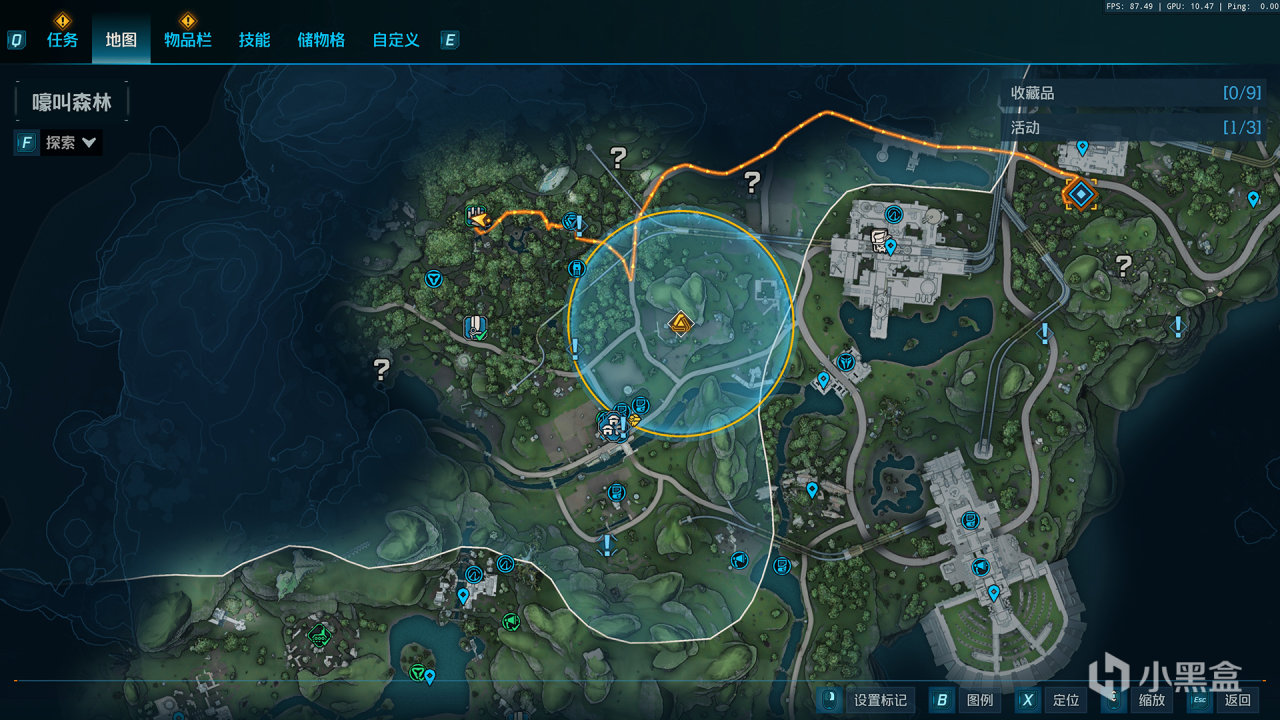Switch to the 自定义 tab
This screenshot has height=720, width=1280.
(x=395, y=40)
